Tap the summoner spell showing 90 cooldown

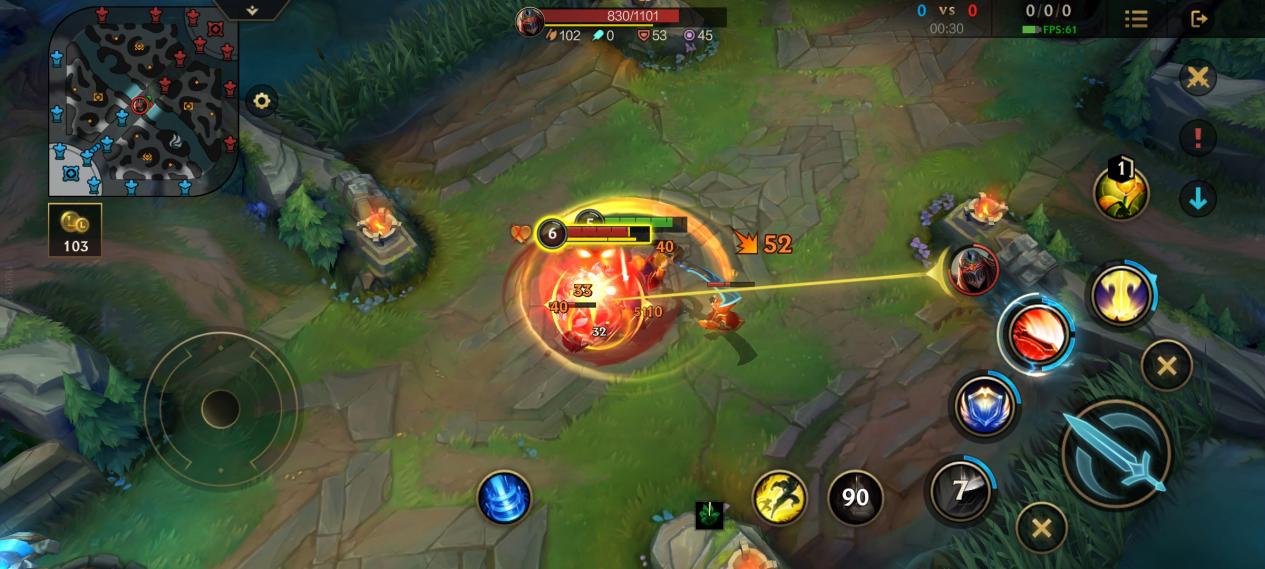(x=855, y=497)
